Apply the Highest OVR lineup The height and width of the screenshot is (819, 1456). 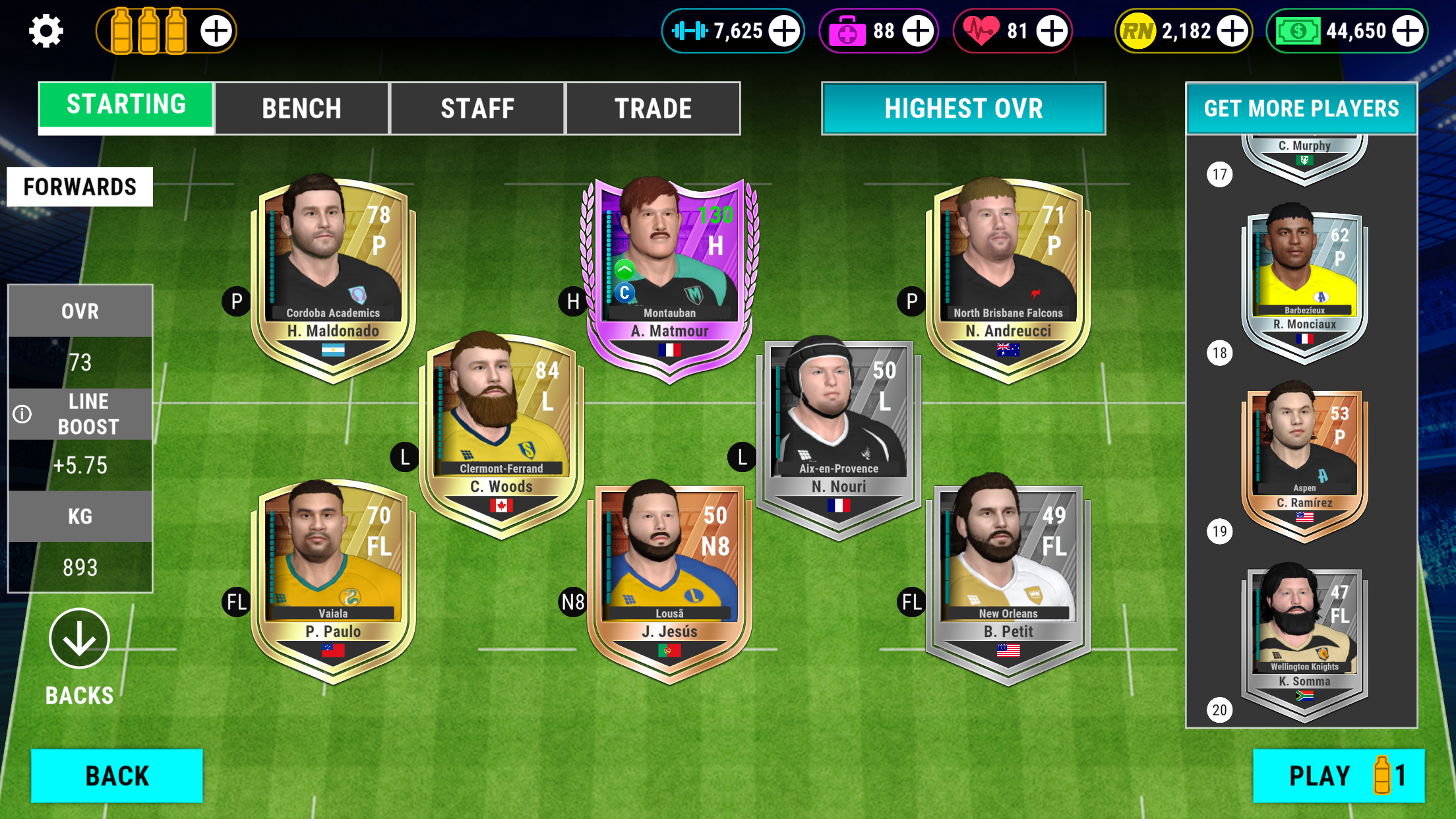(x=963, y=109)
